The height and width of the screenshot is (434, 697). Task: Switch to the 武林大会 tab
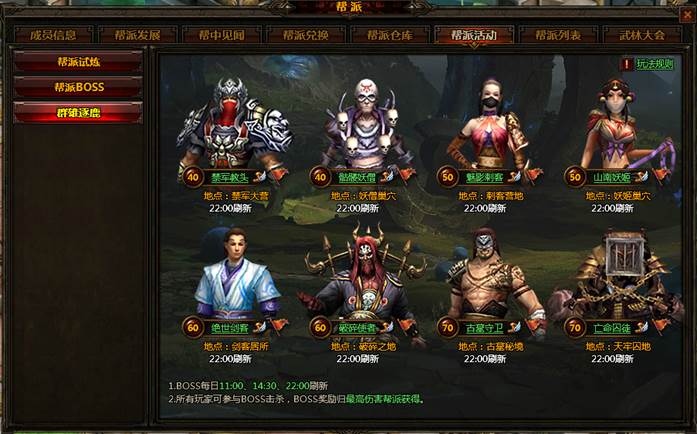(x=641, y=35)
